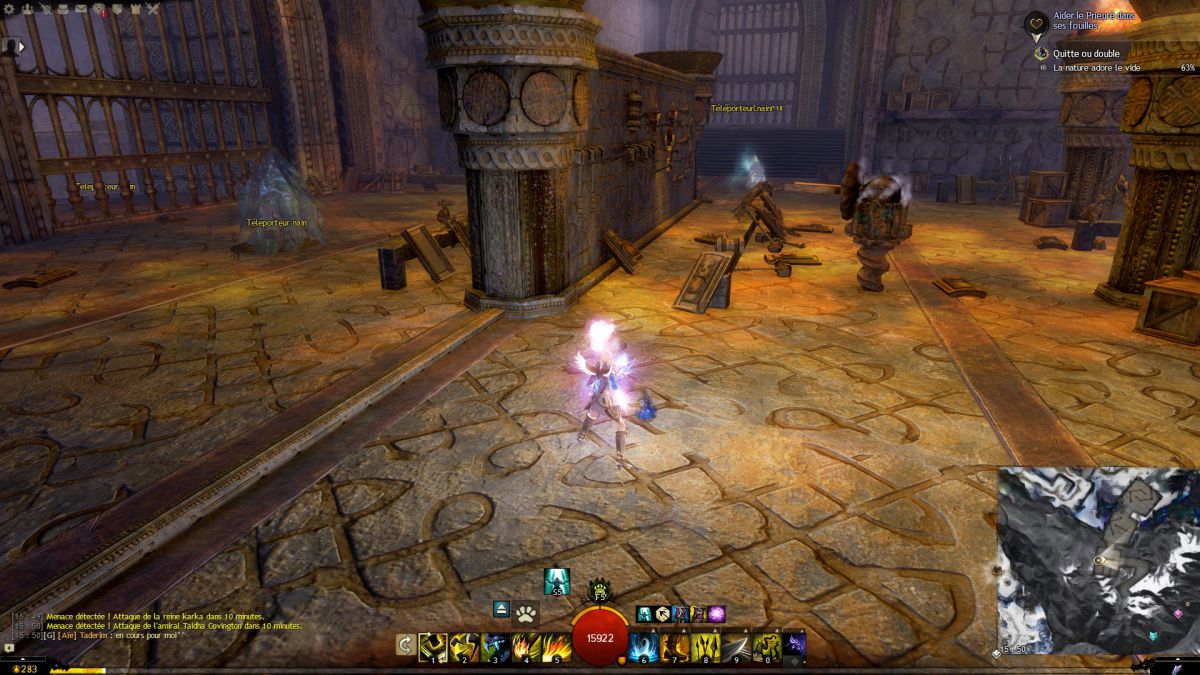Activate the skill icon on cooldown showing 55
Screen dimensions: 1200x675
(556, 581)
